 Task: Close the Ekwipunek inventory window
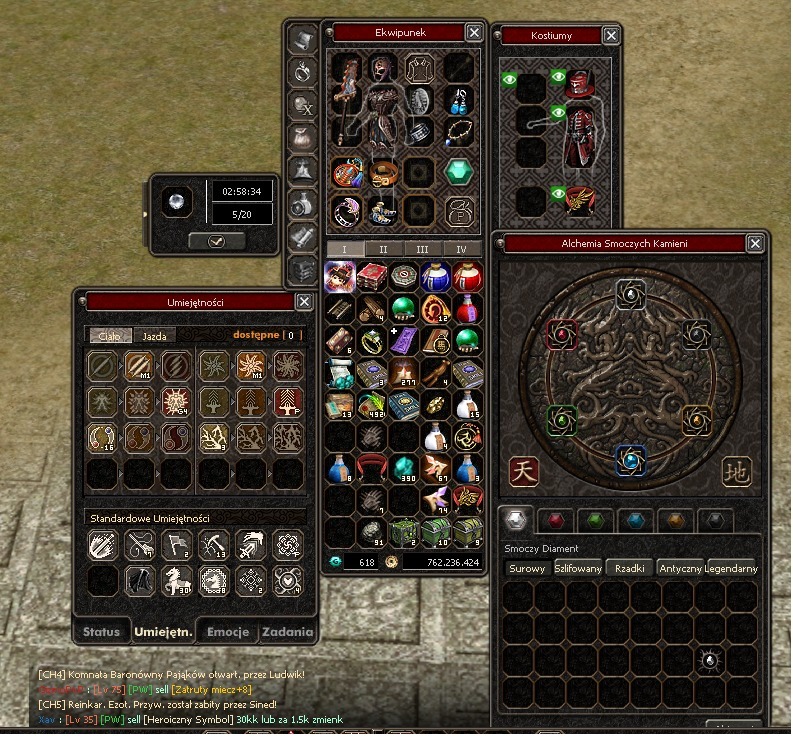click(474, 33)
